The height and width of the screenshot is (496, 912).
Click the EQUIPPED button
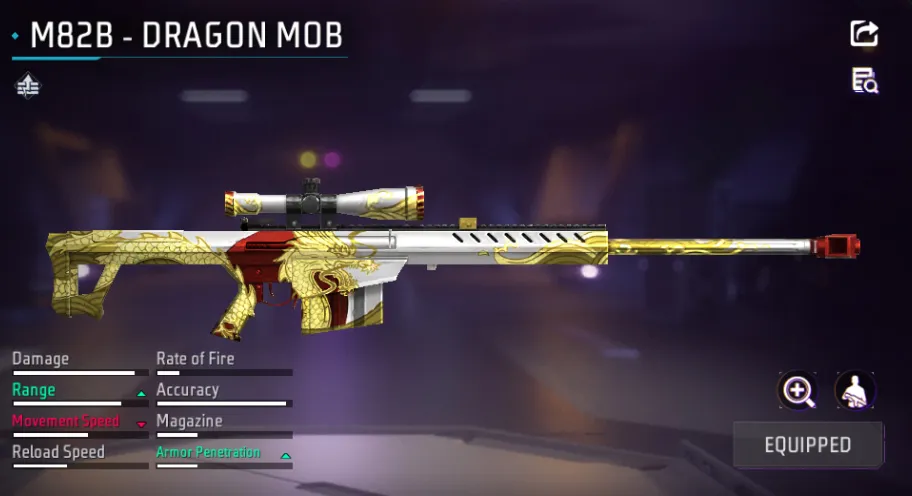tap(808, 445)
